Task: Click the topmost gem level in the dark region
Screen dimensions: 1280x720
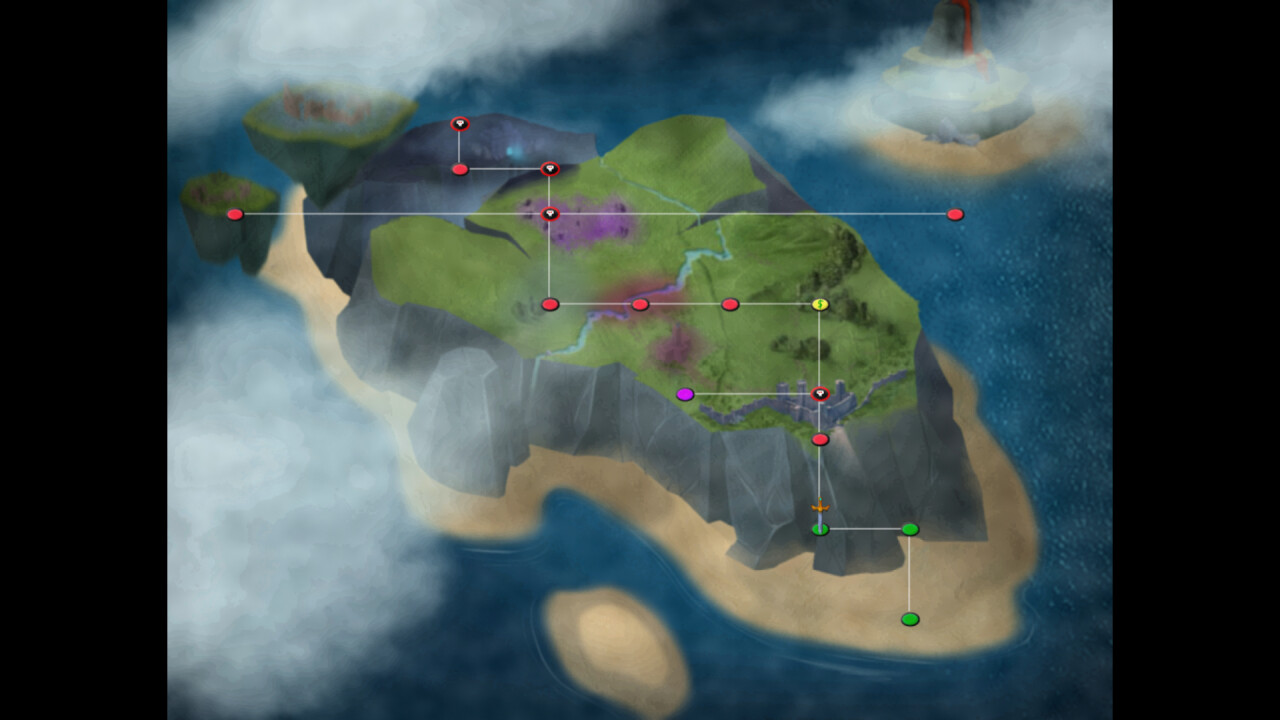Action: [460, 124]
